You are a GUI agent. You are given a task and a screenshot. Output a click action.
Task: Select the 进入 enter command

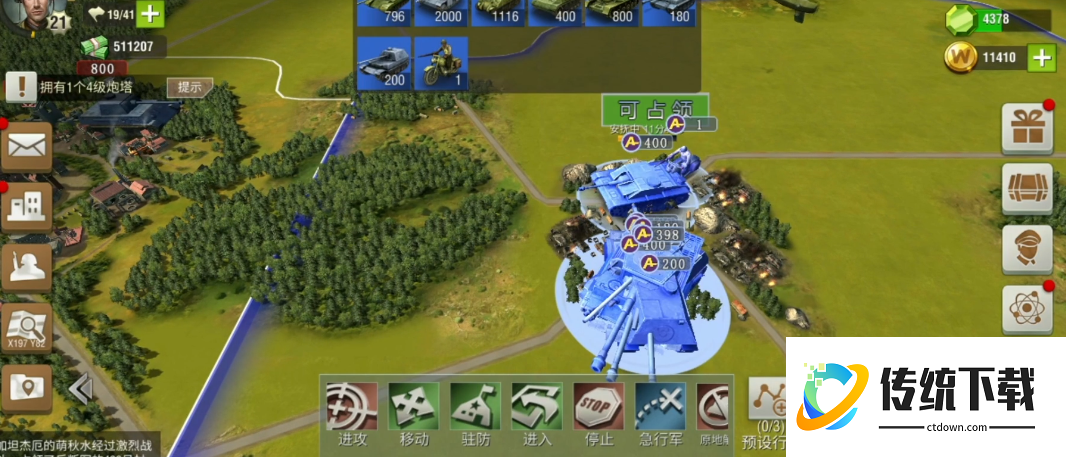(537, 408)
